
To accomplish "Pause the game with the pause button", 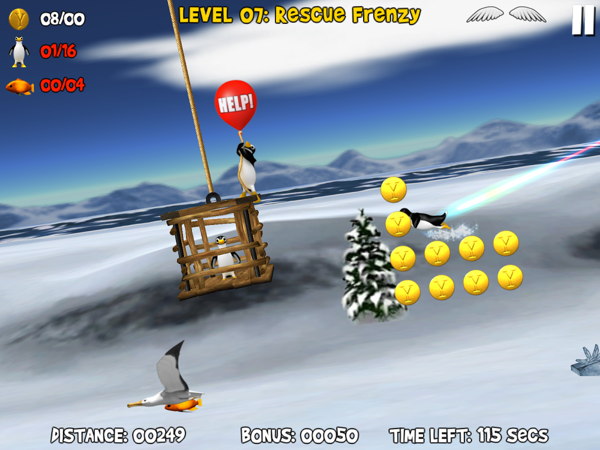I will (582, 21).
